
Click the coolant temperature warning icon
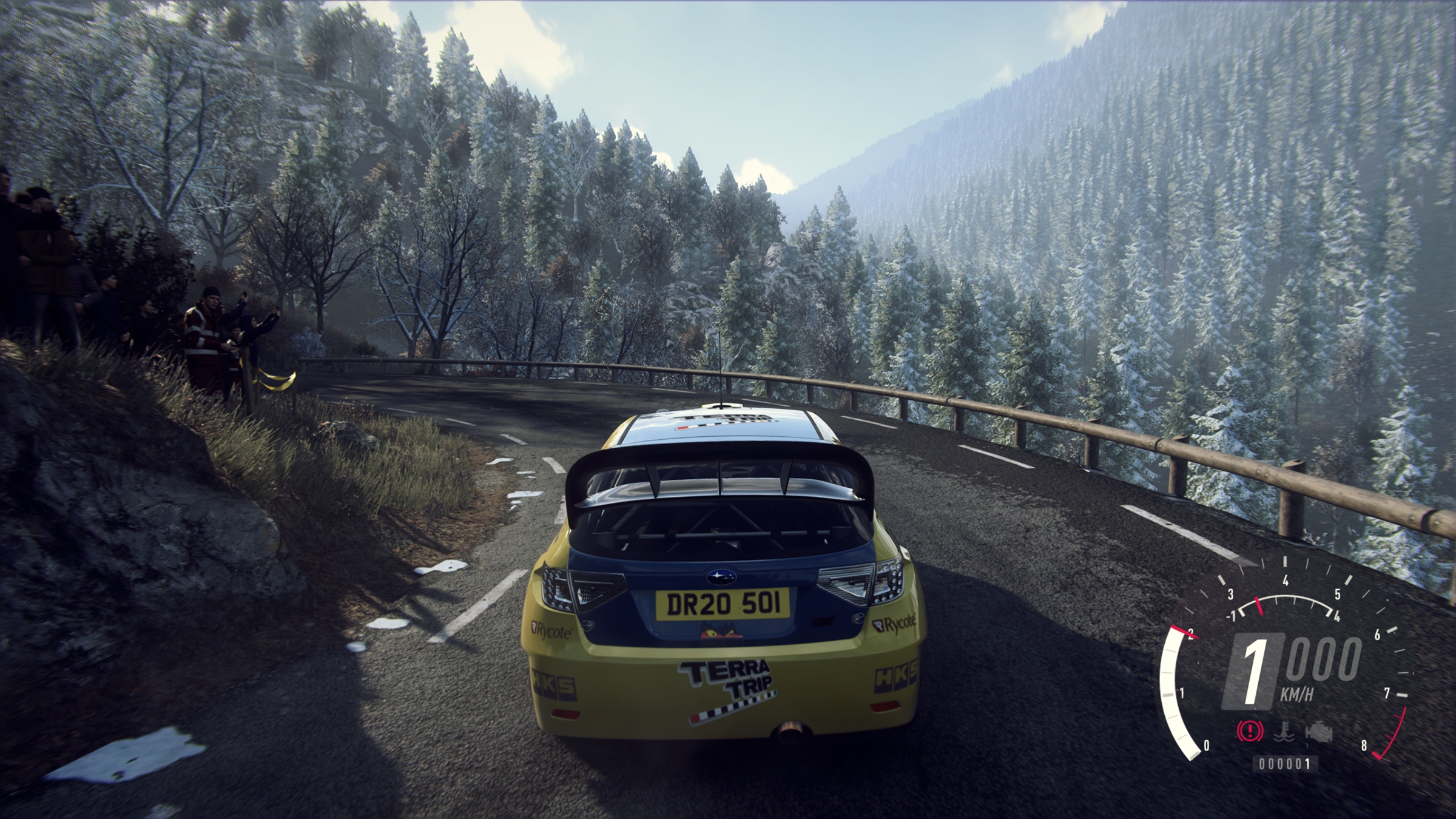coord(1284,732)
